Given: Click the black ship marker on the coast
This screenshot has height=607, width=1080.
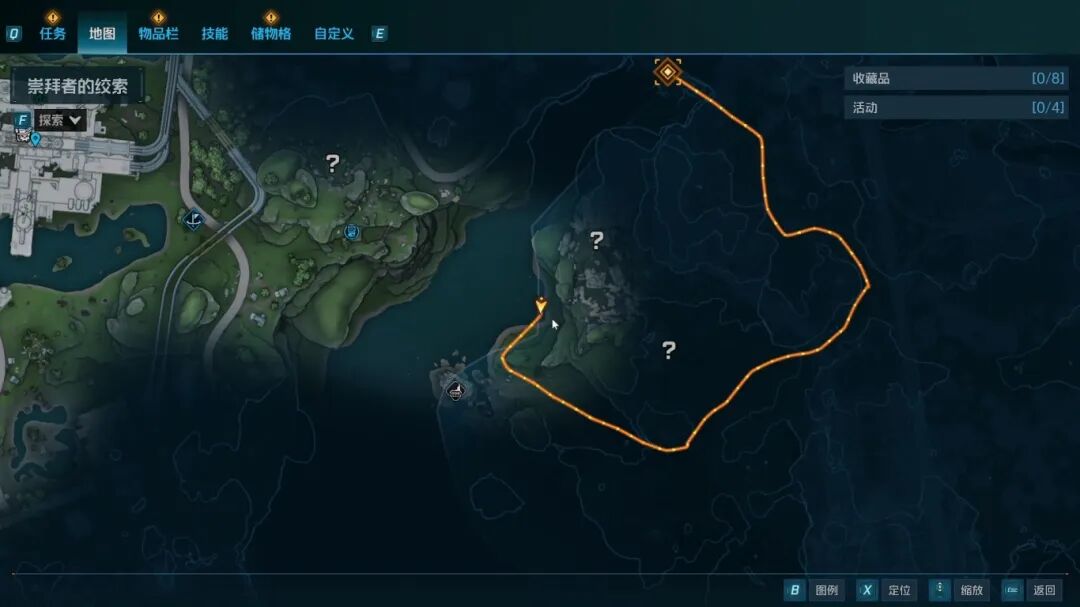Looking at the screenshot, I should coord(455,390).
